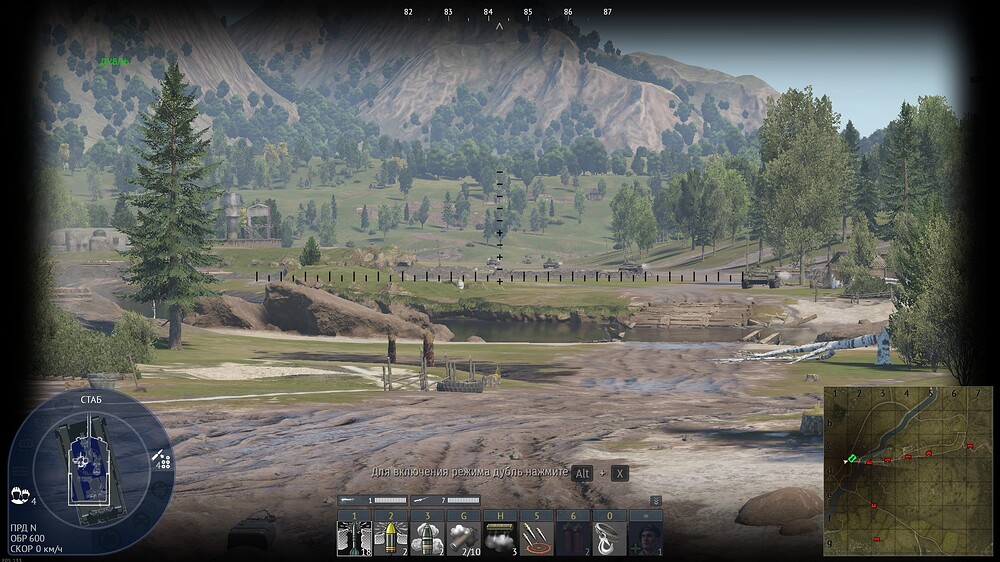Collapse the action bar with the double-chevron button

[655, 501]
